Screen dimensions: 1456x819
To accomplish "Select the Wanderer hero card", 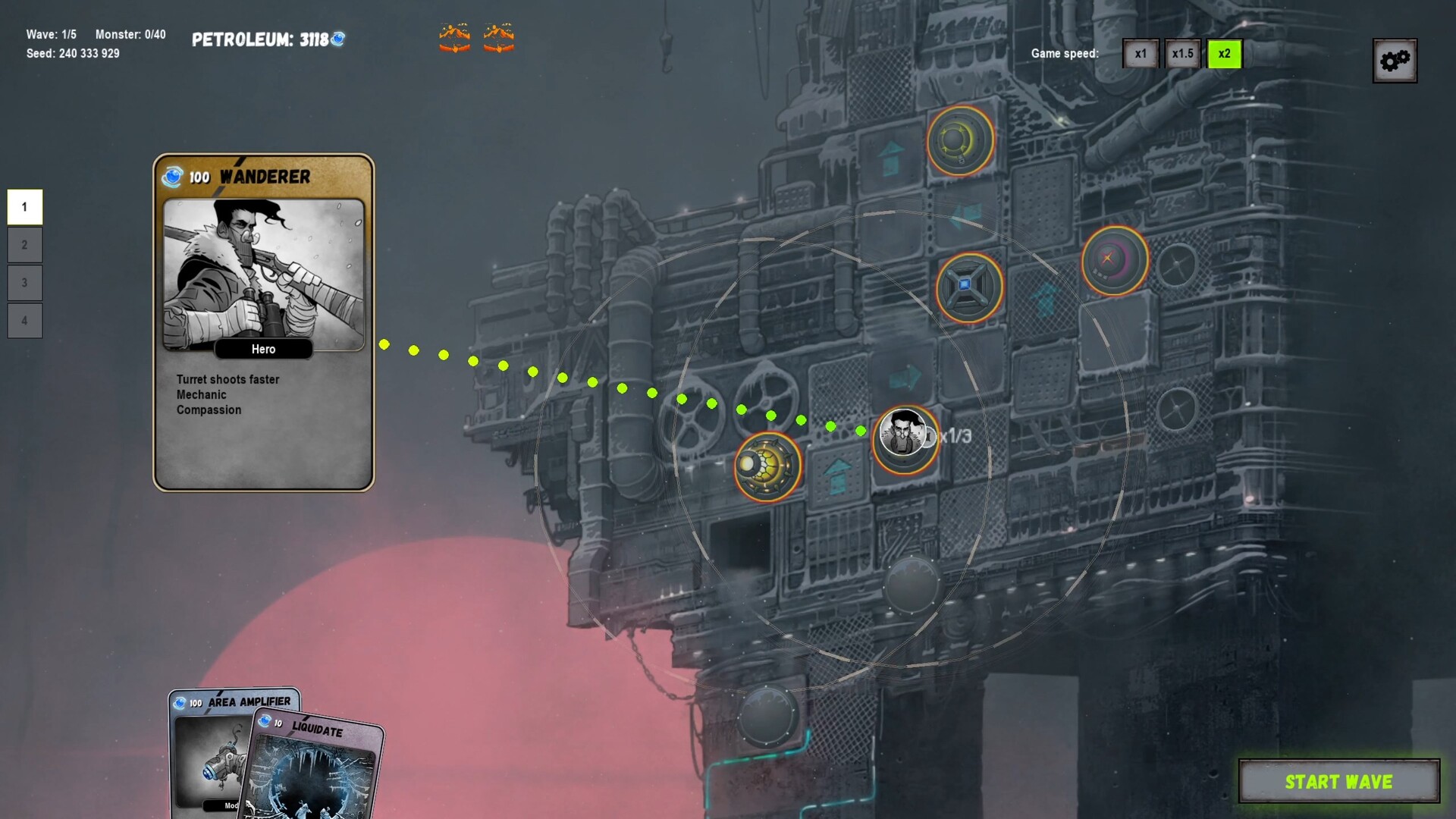I will pos(263,322).
